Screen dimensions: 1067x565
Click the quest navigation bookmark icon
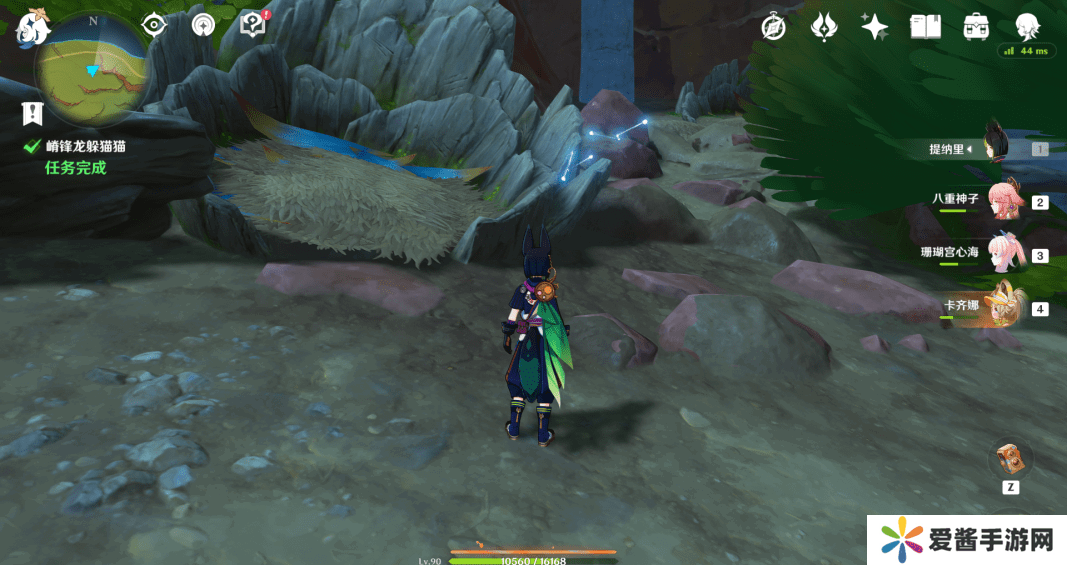(x=32, y=114)
